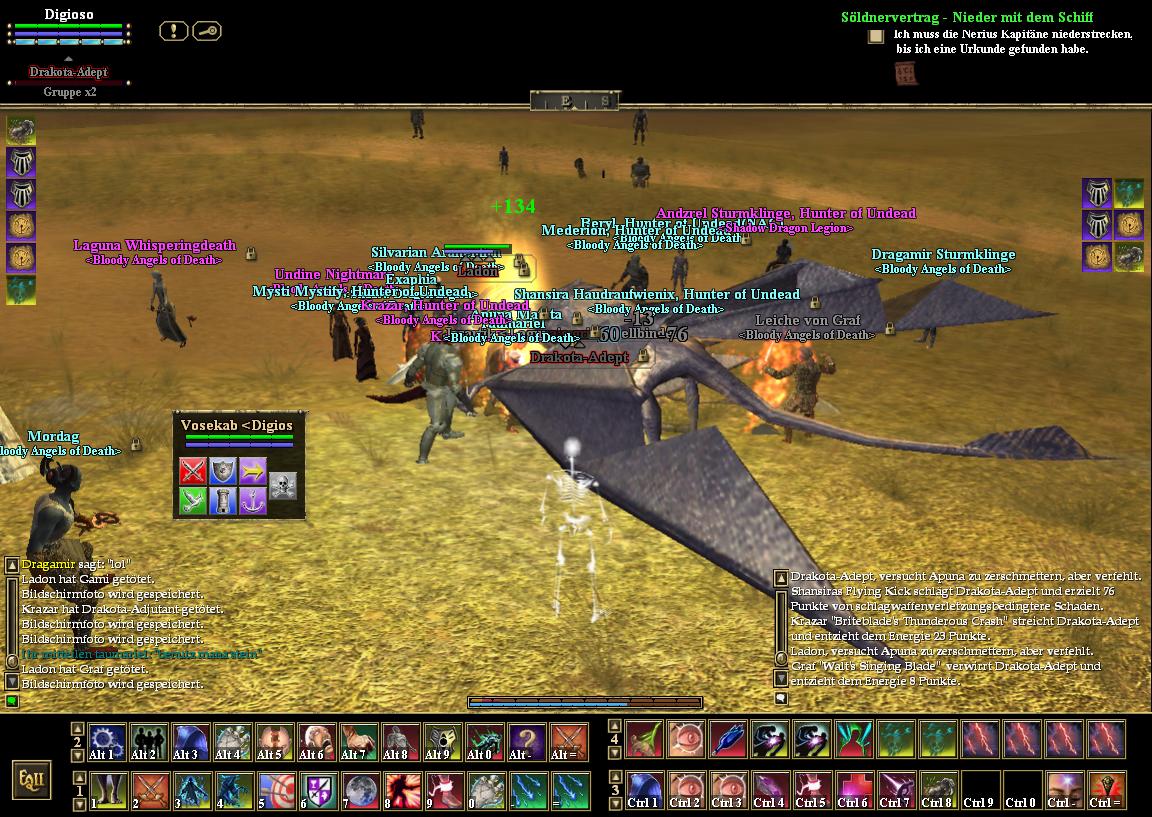Click the pet skull dismiss button

[283, 486]
